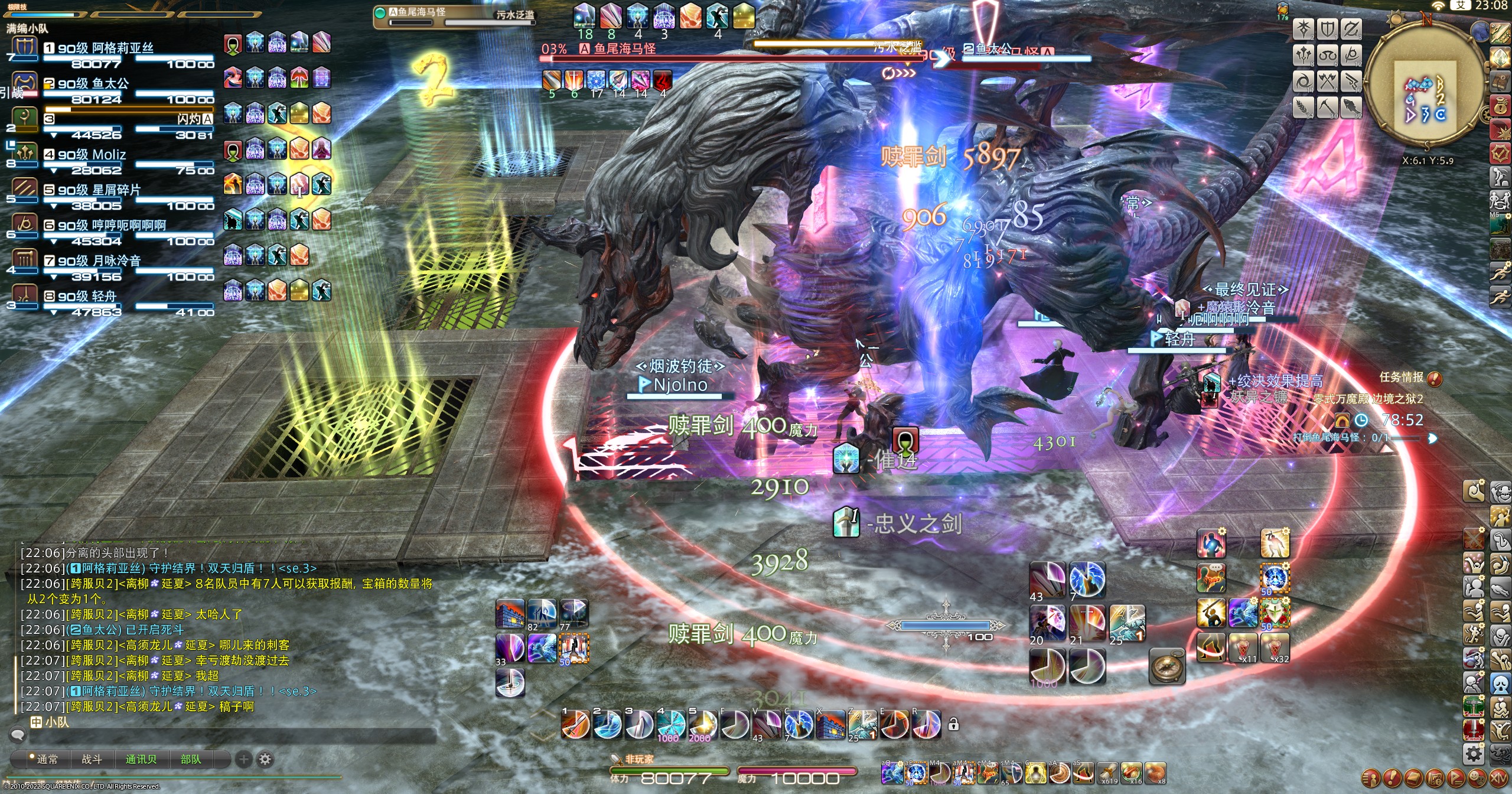1512x794 pixels.
Task: Activate hotbar slot 1 sword ability
Action: pos(575,725)
